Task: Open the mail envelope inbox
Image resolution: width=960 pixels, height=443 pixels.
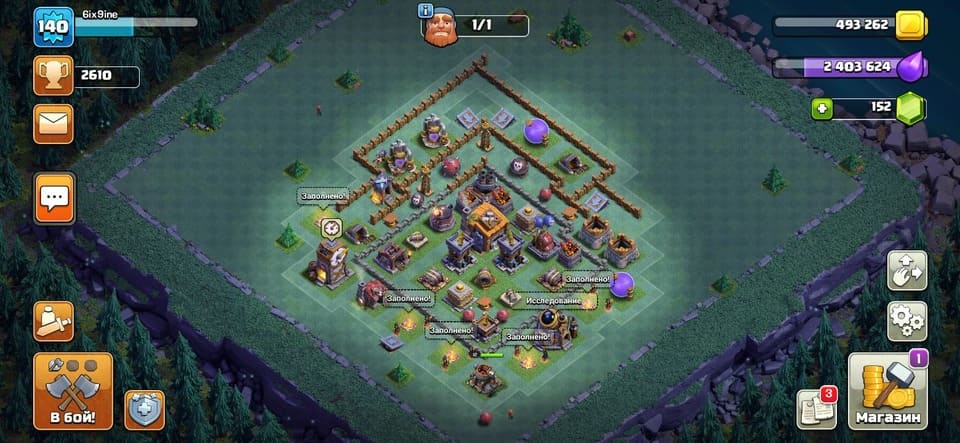Action: 53,123
